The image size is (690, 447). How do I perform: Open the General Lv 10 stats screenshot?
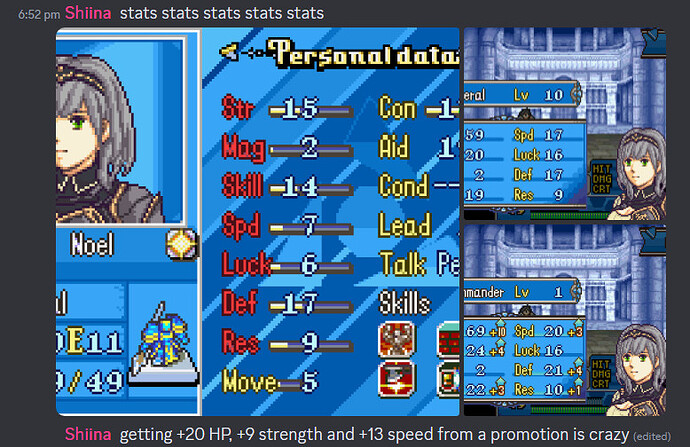coord(575,124)
